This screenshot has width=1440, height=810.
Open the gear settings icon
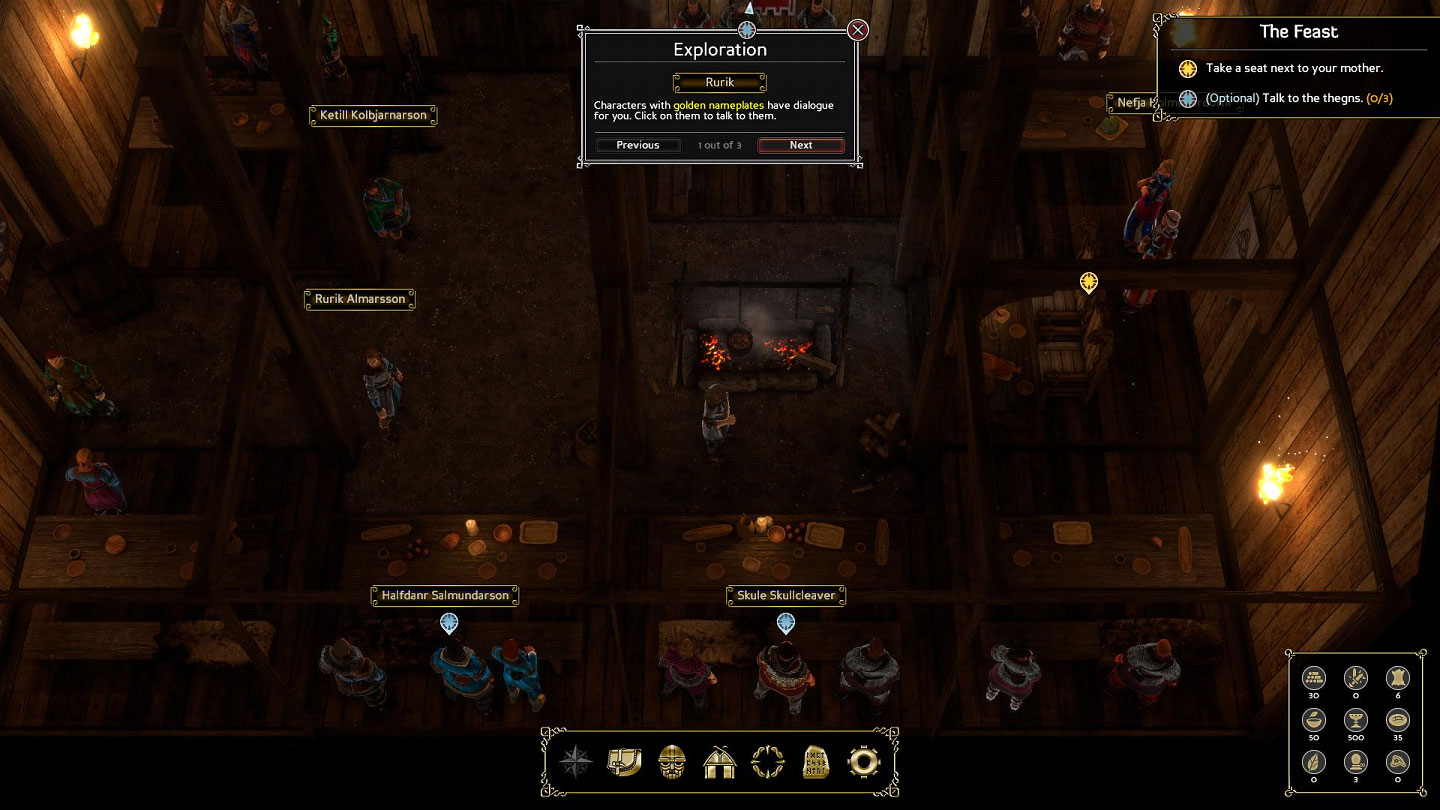[x=863, y=763]
